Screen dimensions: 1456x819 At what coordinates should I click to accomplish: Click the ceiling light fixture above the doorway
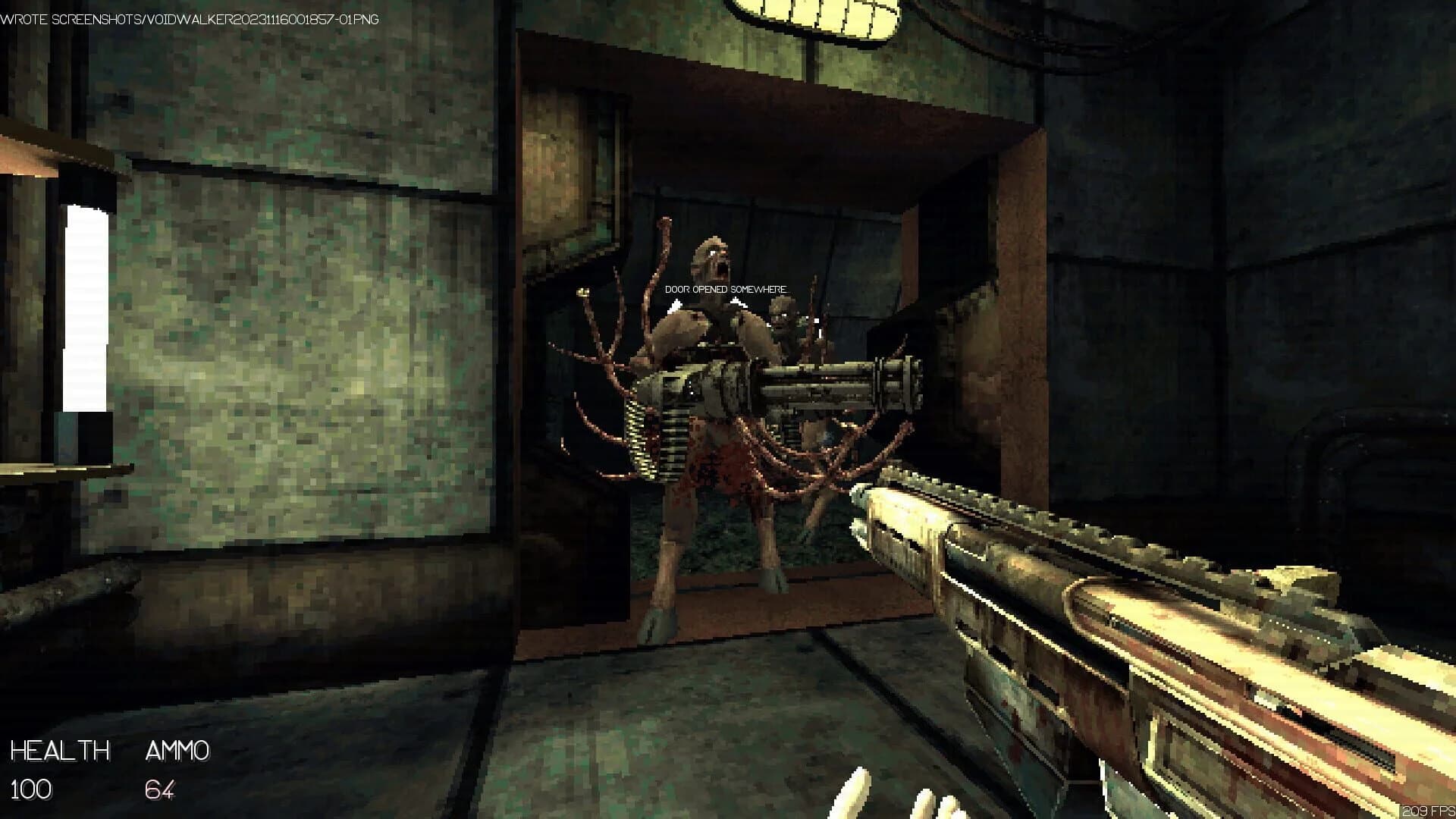coord(808,15)
